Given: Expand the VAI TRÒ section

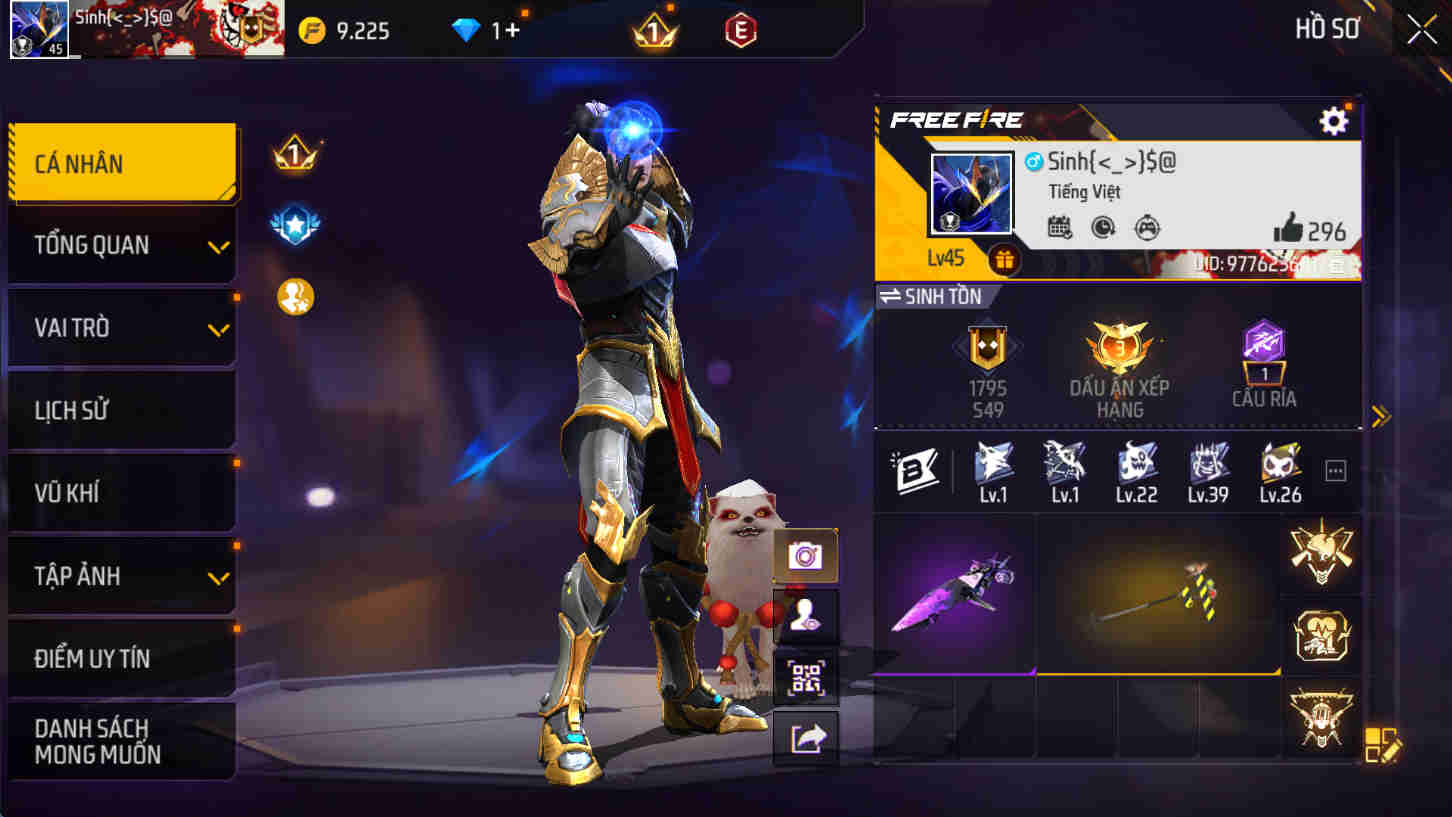Looking at the screenshot, I should (x=120, y=327).
